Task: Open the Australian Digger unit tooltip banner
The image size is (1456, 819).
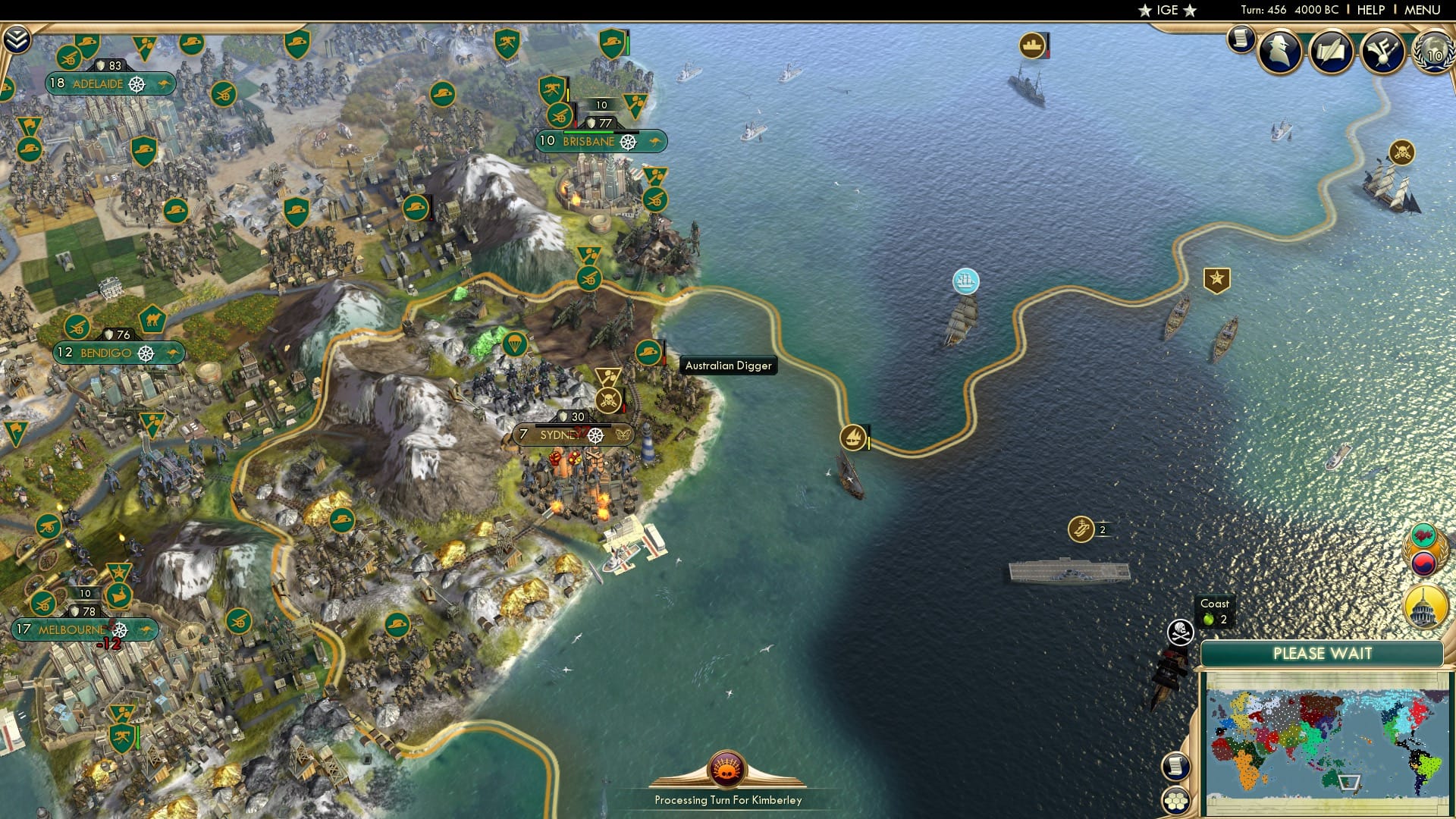Action: 729,365
